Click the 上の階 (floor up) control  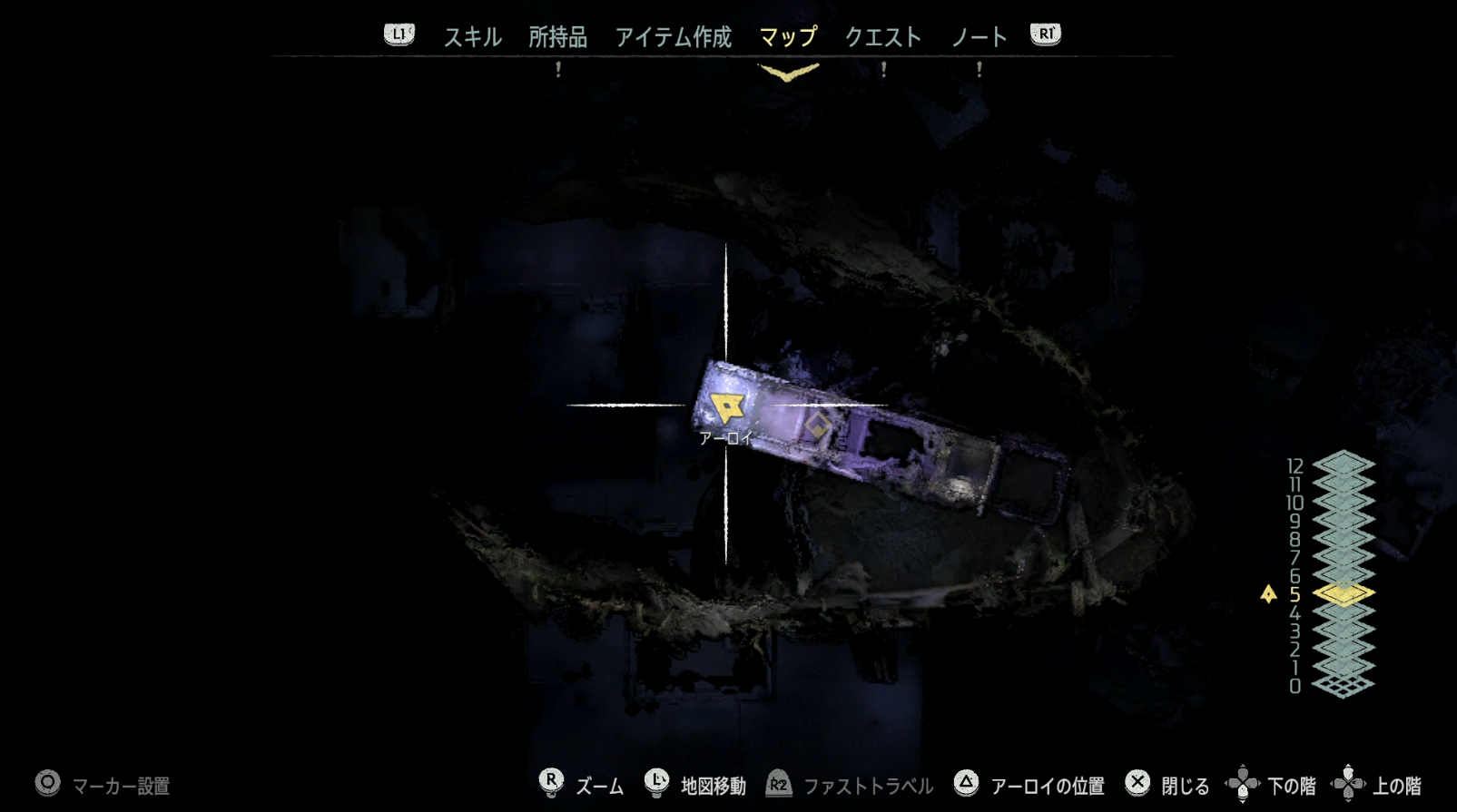click(1349, 782)
